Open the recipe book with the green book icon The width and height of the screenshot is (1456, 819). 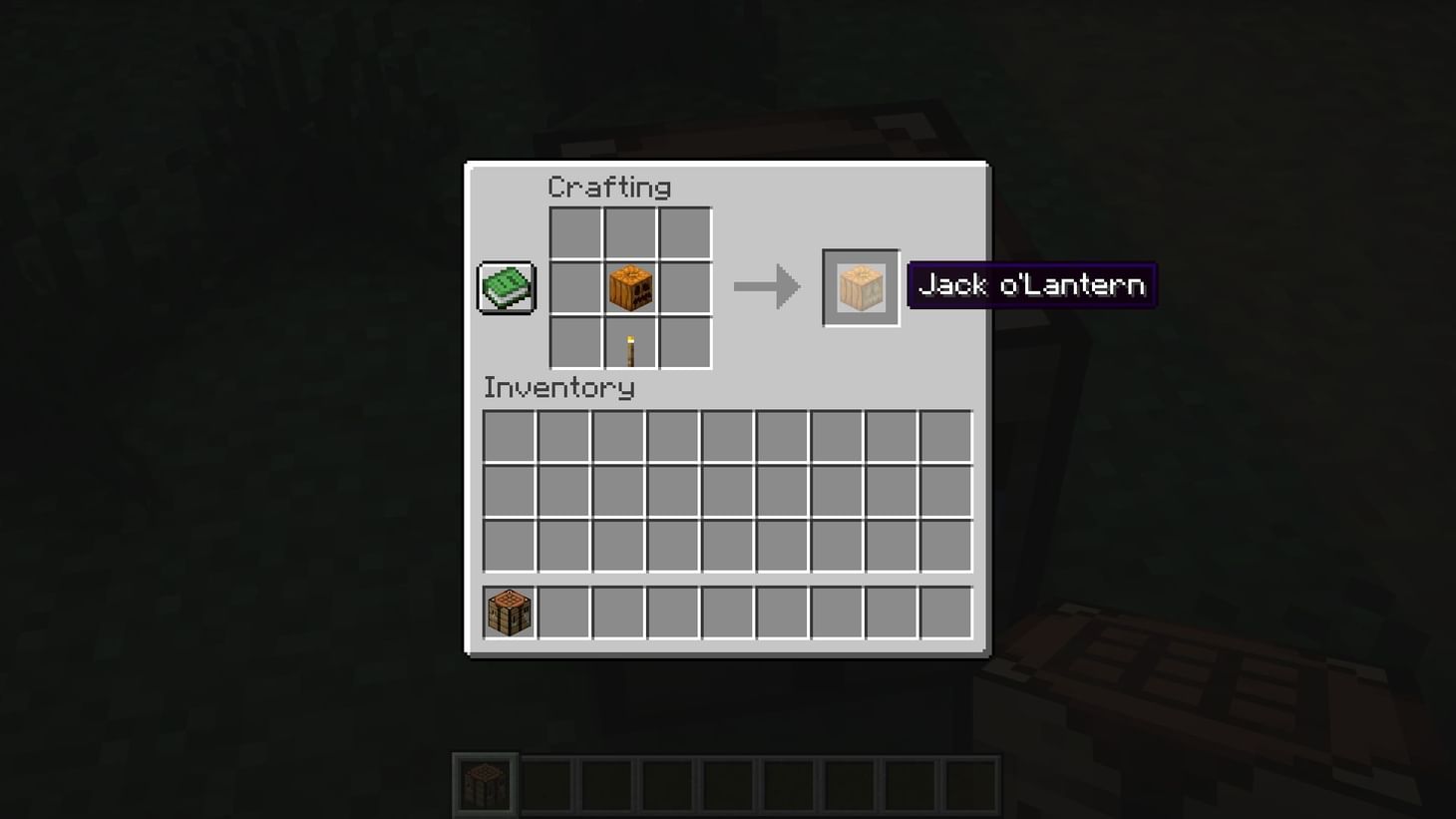(x=505, y=286)
